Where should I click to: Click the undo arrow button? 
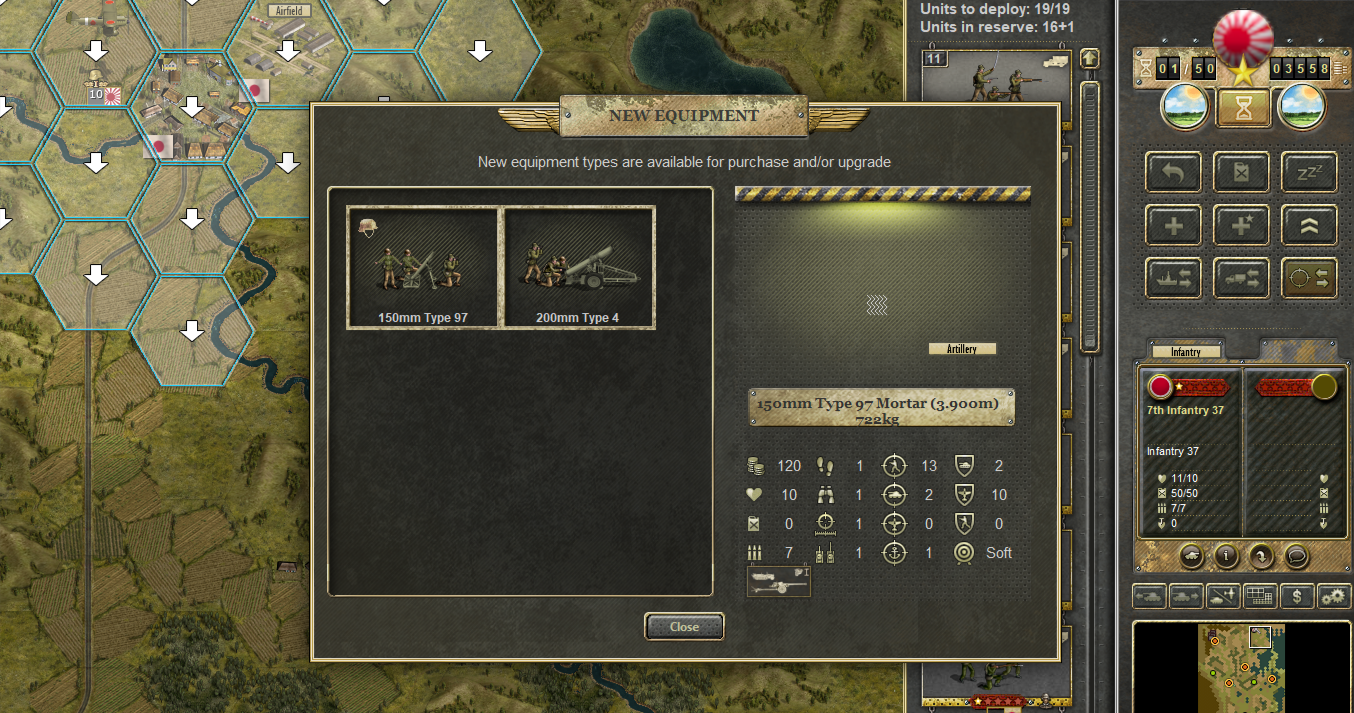point(1174,172)
